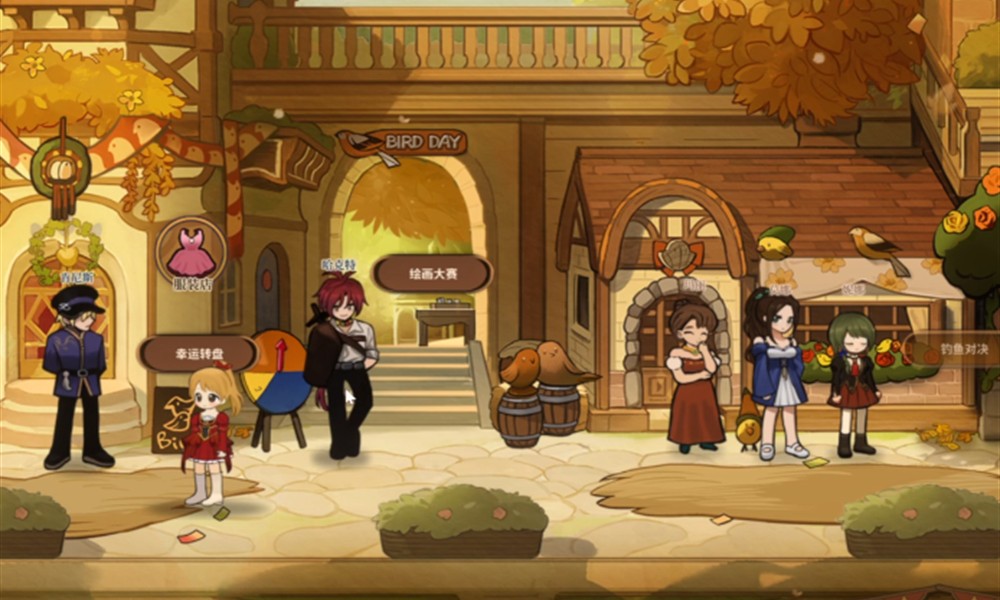Viewport: 1000px width, 600px height.
Task: Enter the 绘画大赛 painting contest
Action: 432,273
